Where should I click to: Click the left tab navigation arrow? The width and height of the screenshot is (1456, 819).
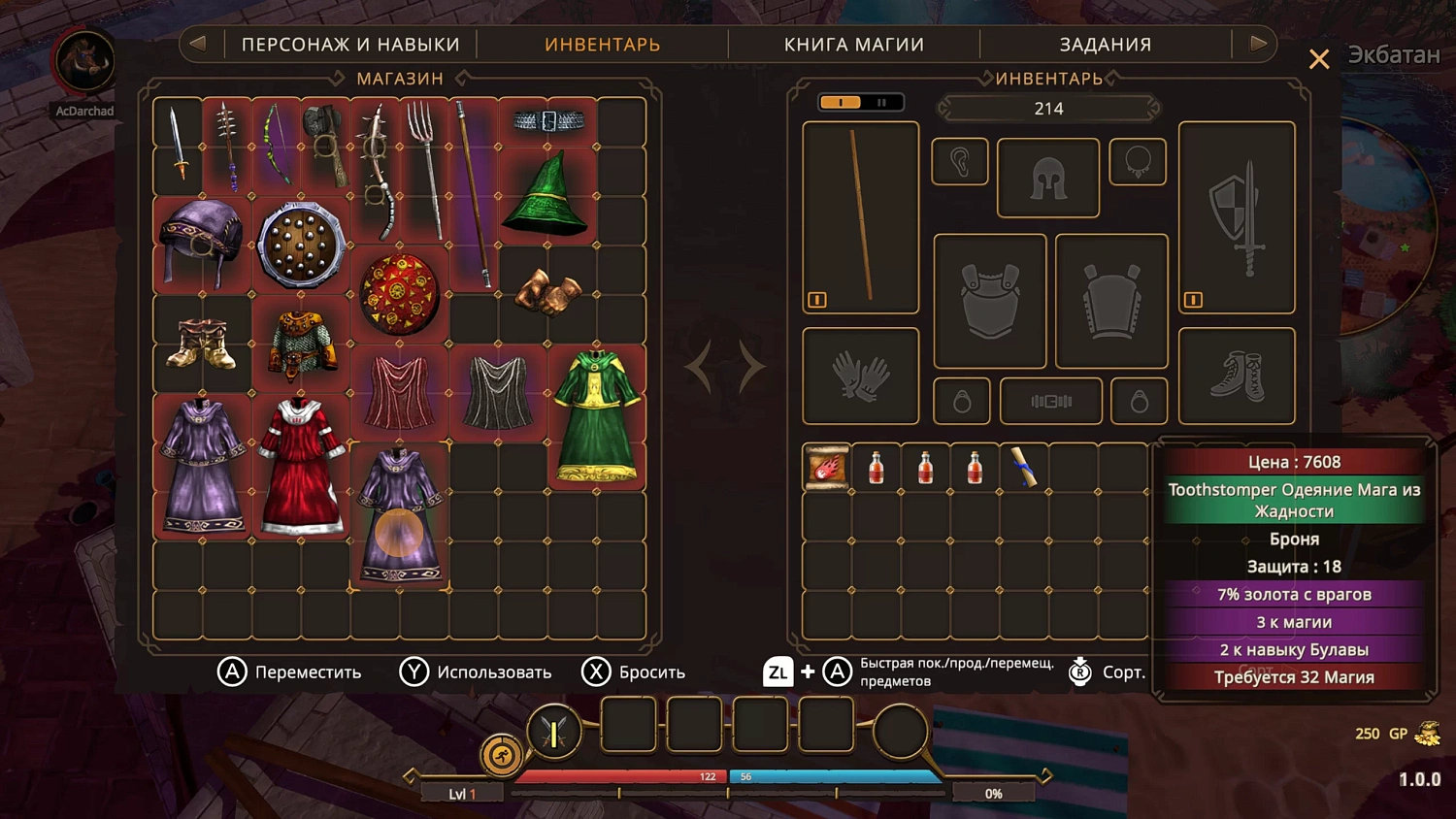click(x=199, y=44)
